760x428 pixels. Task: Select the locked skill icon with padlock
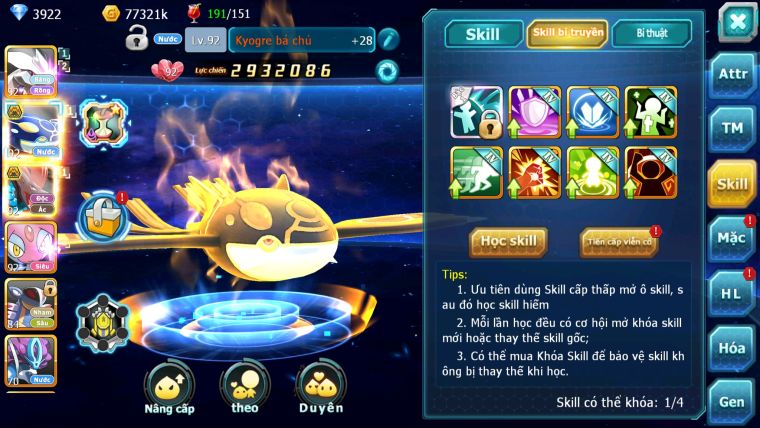476,112
